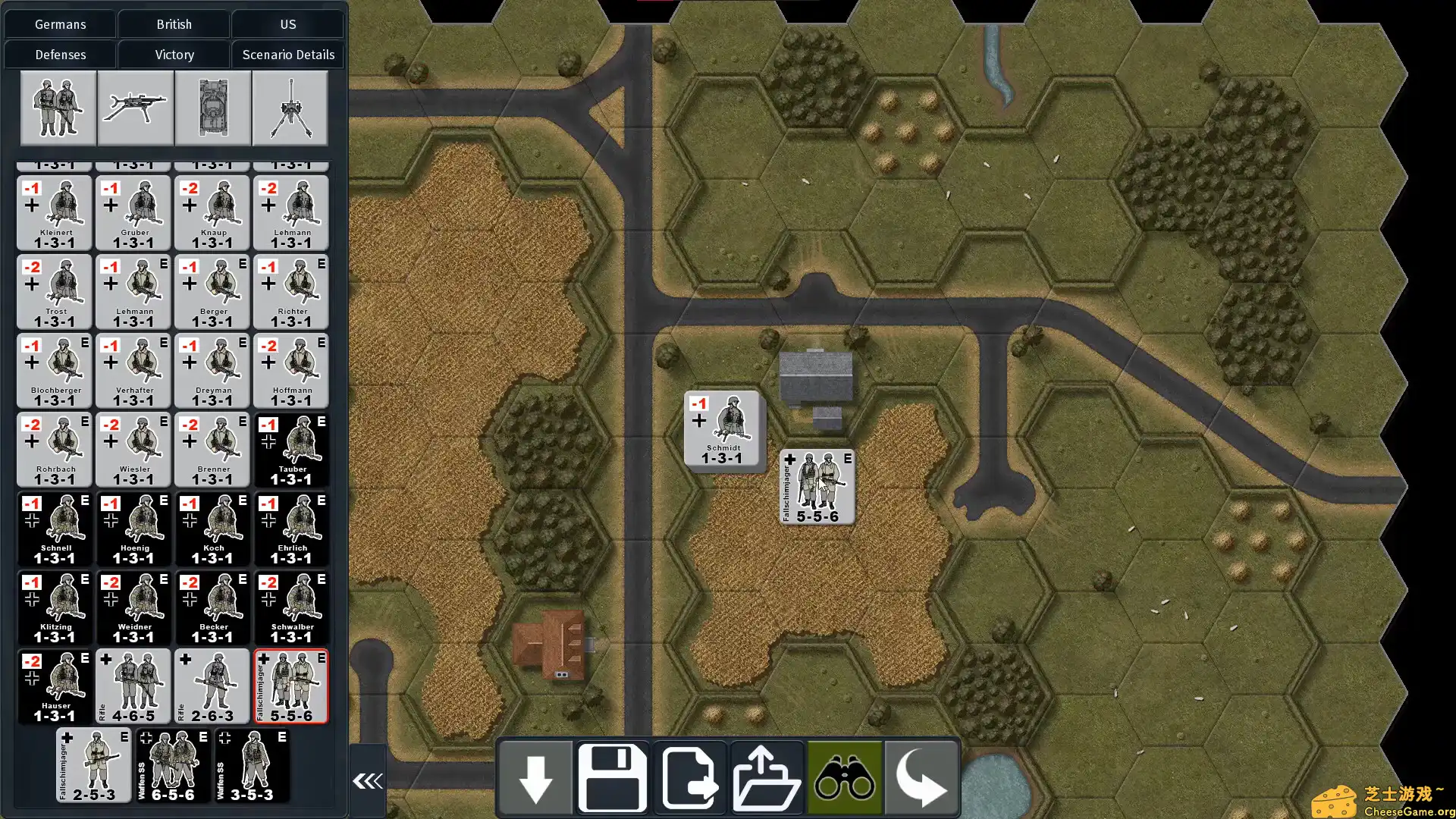
Task: Select the US tab
Action: (x=287, y=24)
